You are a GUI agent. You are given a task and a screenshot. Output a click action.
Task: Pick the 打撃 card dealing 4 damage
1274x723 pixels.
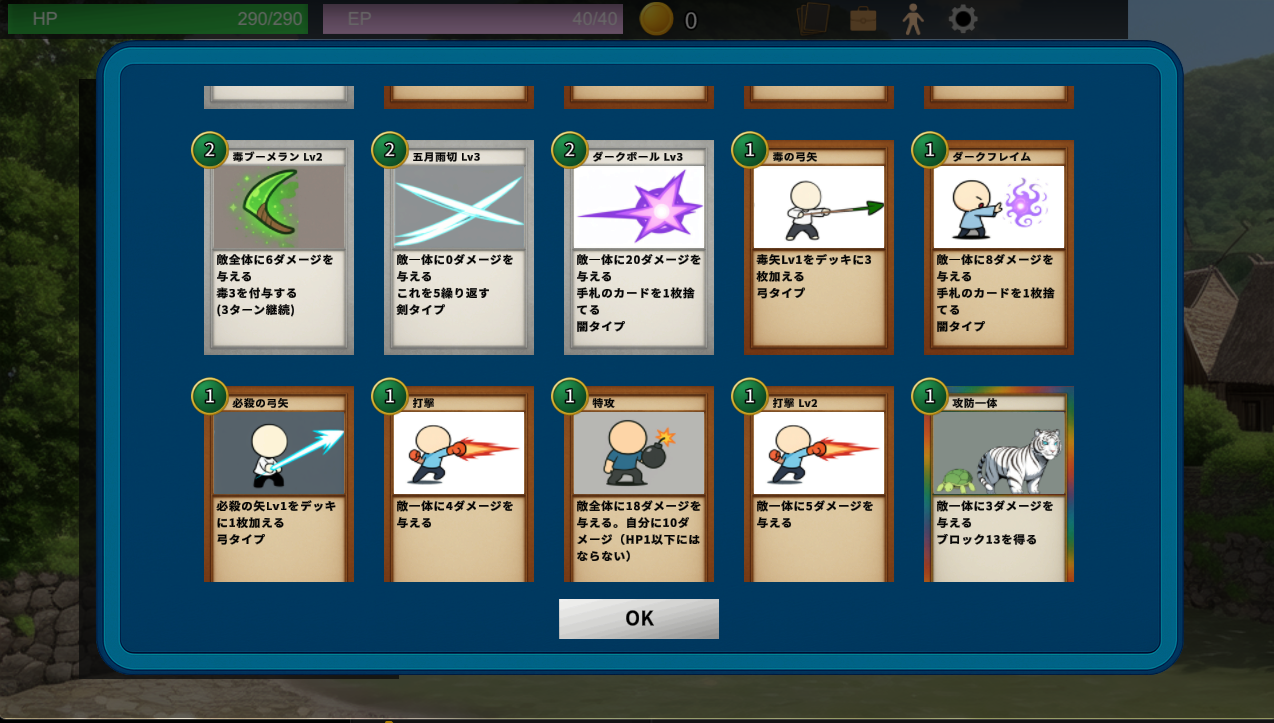coord(459,485)
